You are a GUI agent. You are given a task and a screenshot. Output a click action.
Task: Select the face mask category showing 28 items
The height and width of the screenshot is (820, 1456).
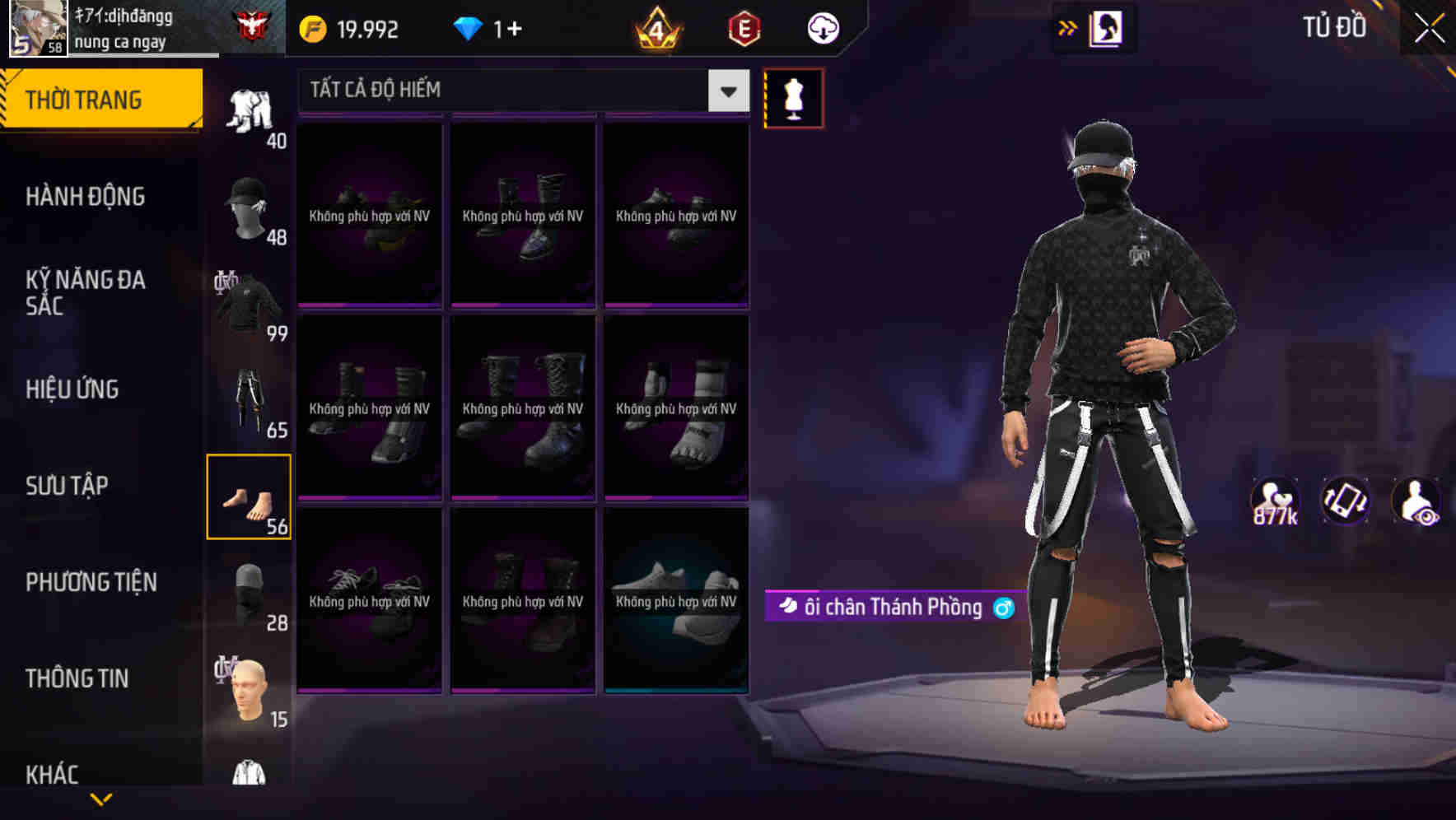point(250,591)
